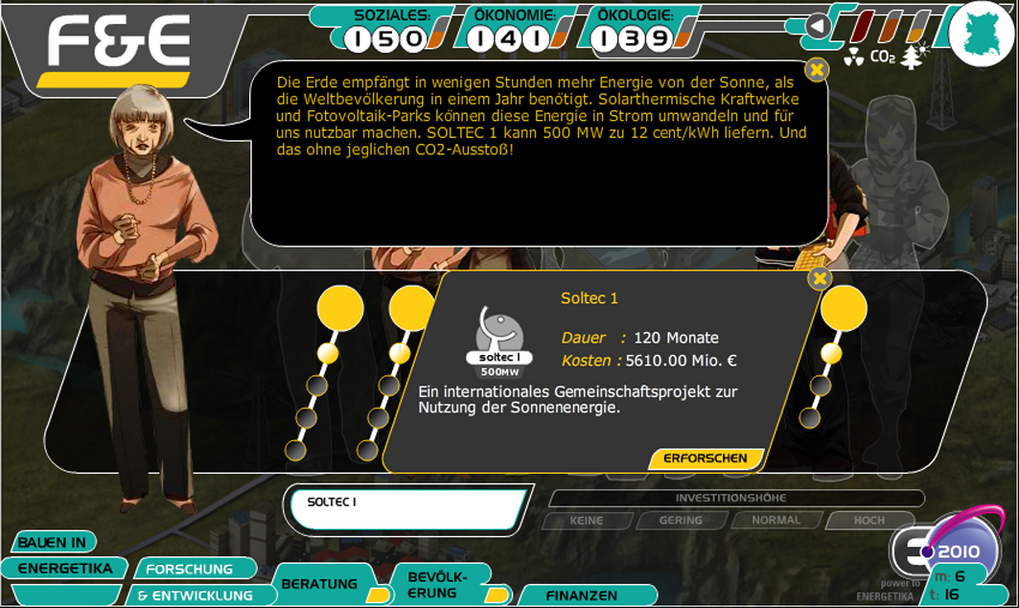Image resolution: width=1019 pixels, height=608 pixels.
Task: Click the Erforschen button
Action: pyautogui.click(x=705, y=458)
